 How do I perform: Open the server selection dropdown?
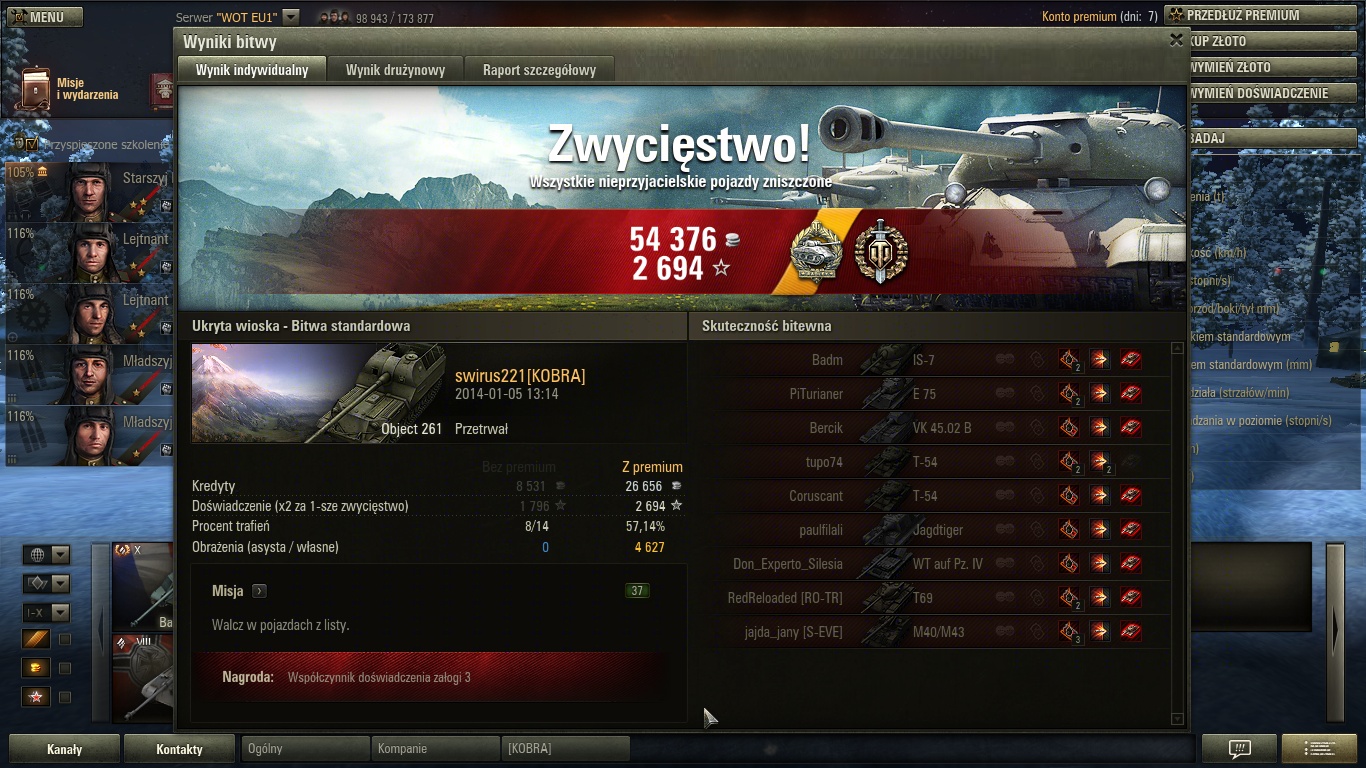290,17
